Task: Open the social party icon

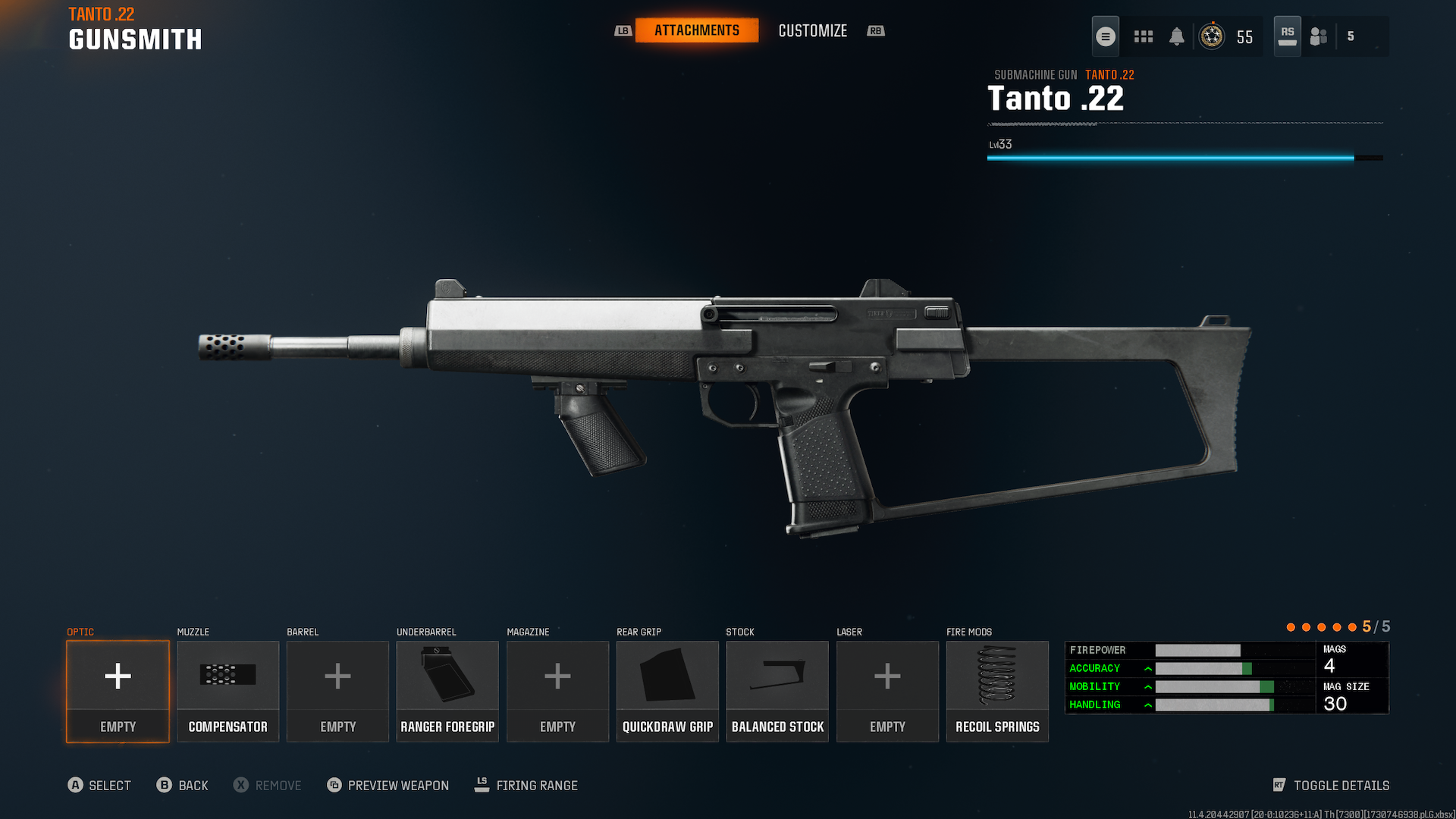Action: [x=1319, y=36]
